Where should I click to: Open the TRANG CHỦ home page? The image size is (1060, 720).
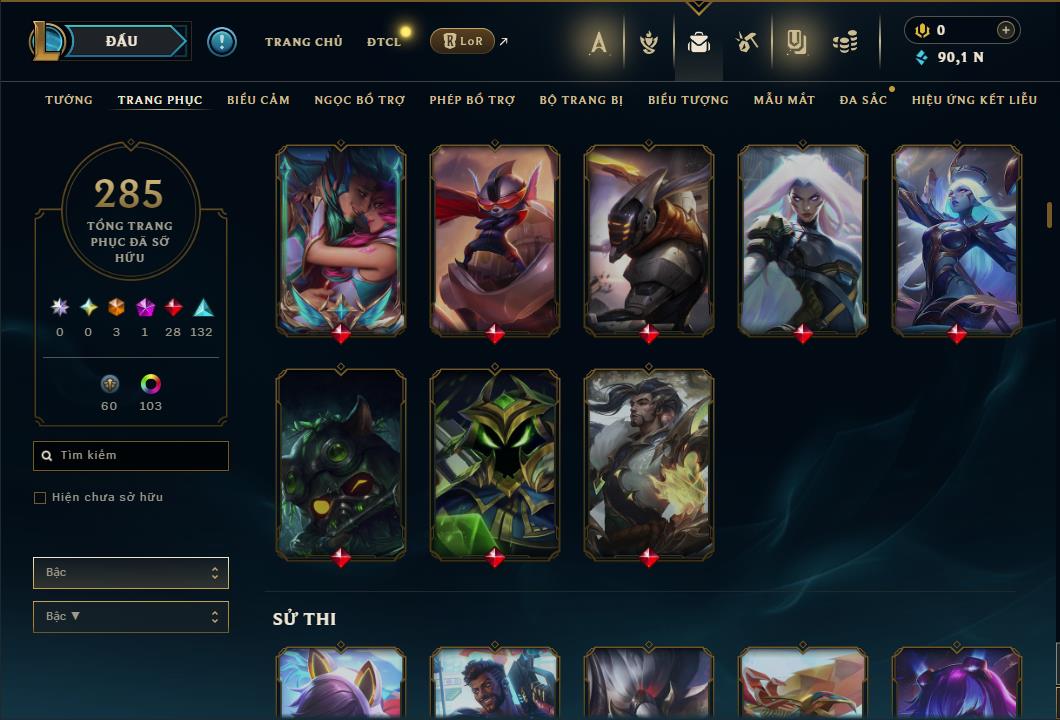[x=303, y=42]
